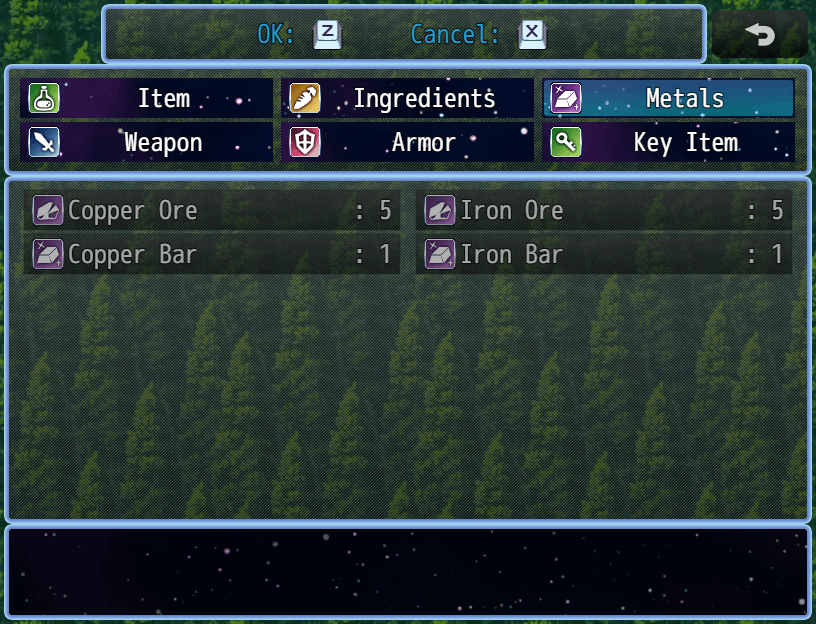Select the Metals category
The width and height of the screenshot is (816, 624).
tap(668, 99)
